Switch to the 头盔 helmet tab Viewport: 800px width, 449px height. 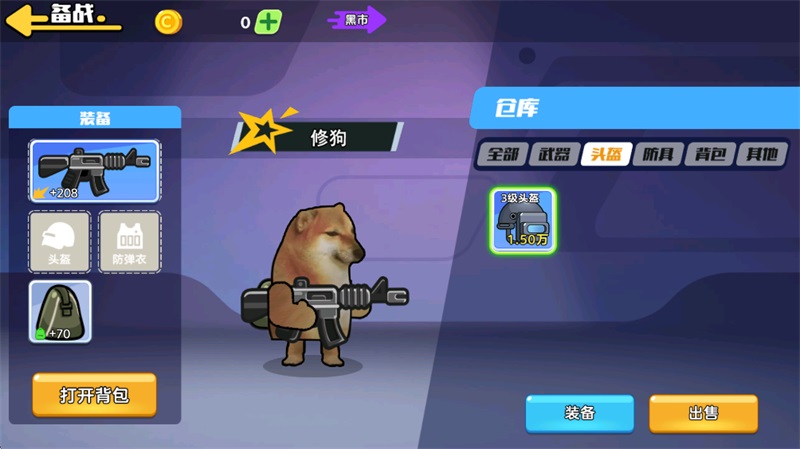point(607,154)
